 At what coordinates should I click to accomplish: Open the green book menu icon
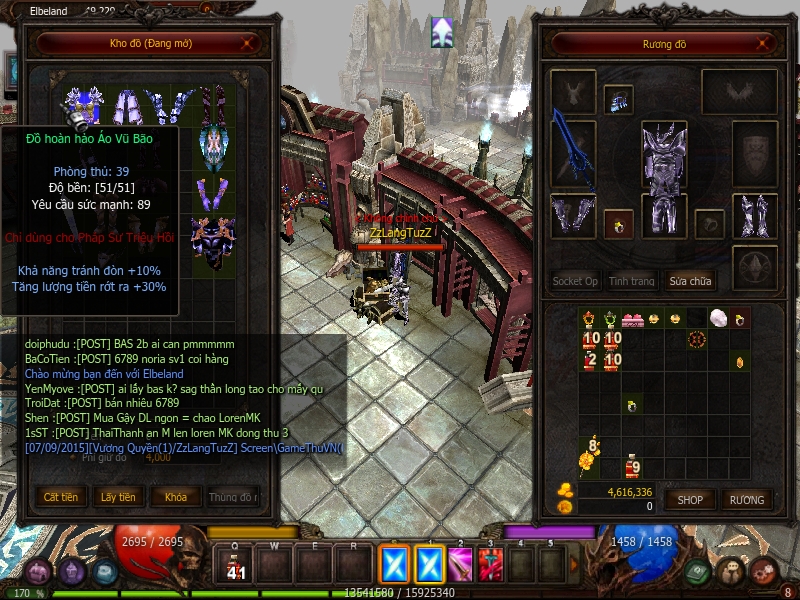698,571
